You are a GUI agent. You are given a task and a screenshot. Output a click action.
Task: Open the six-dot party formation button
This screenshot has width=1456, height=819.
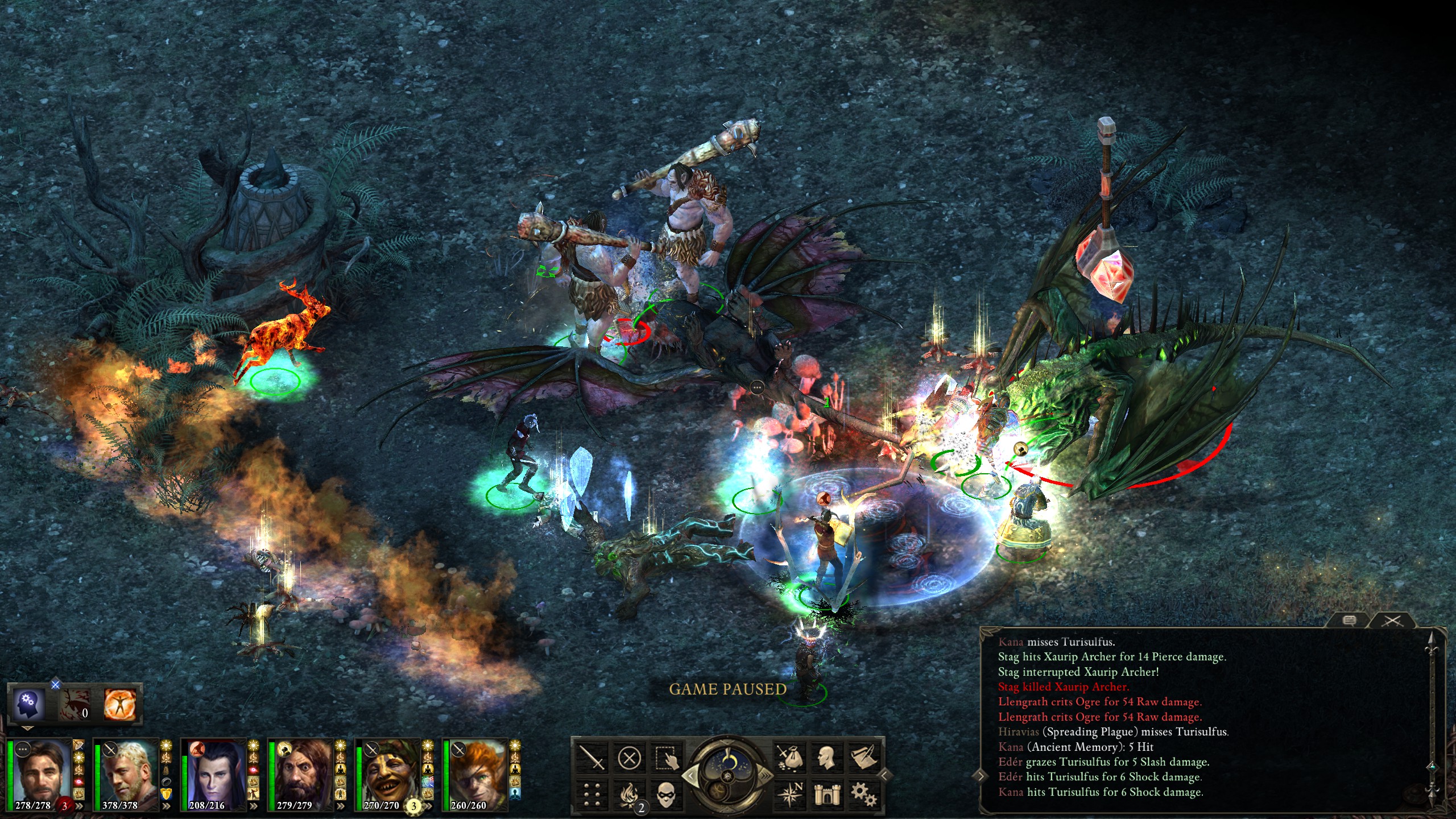click(x=591, y=795)
